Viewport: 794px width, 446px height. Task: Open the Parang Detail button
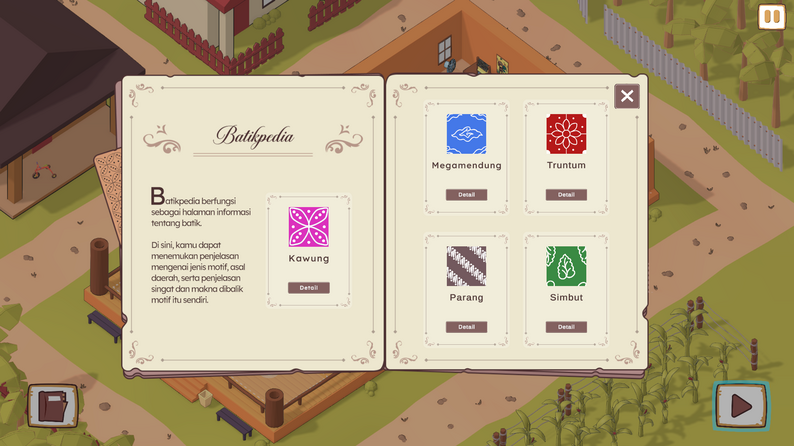[466, 327]
